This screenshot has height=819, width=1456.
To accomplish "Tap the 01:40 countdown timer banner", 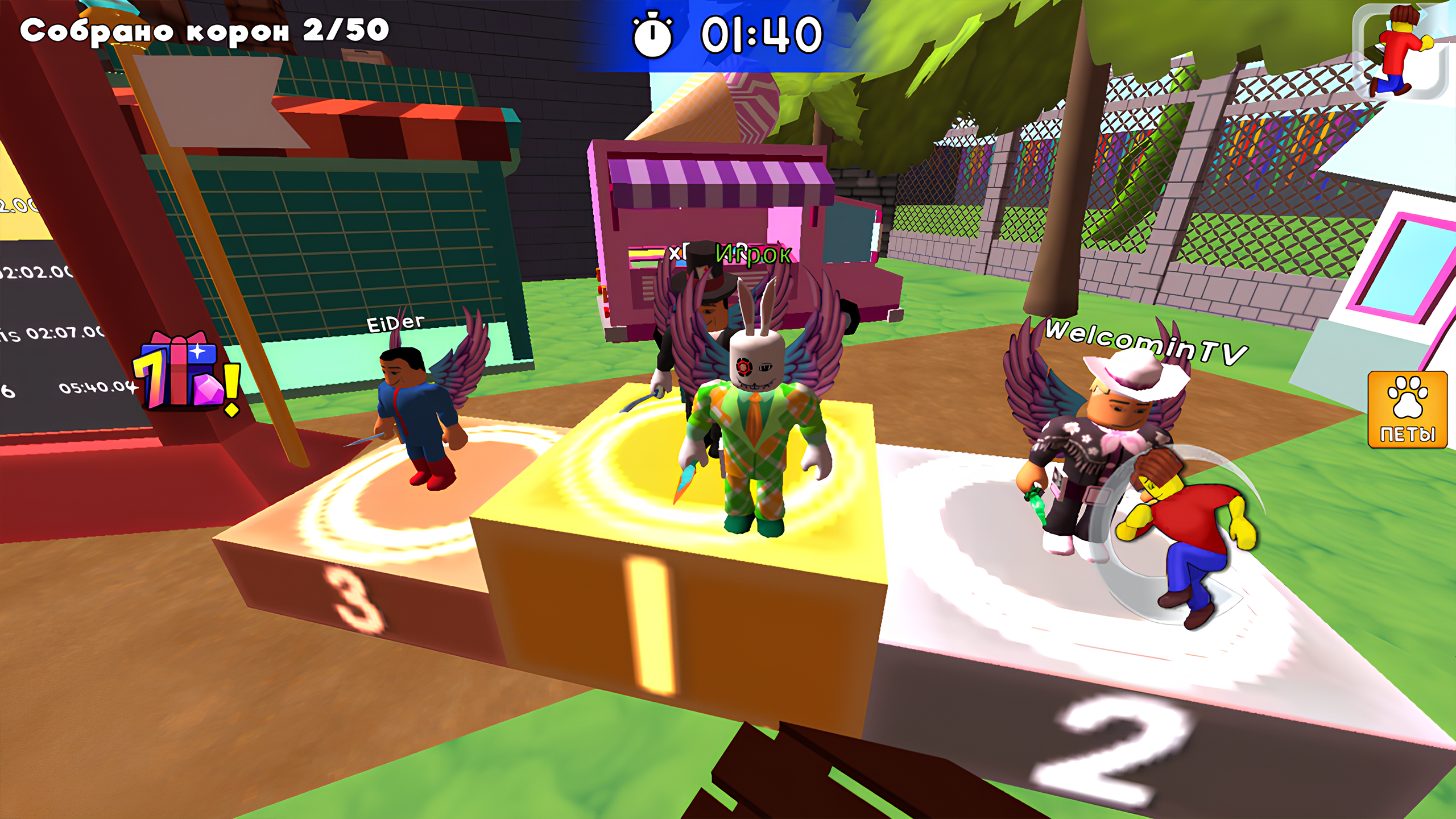I will click(756, 35).
